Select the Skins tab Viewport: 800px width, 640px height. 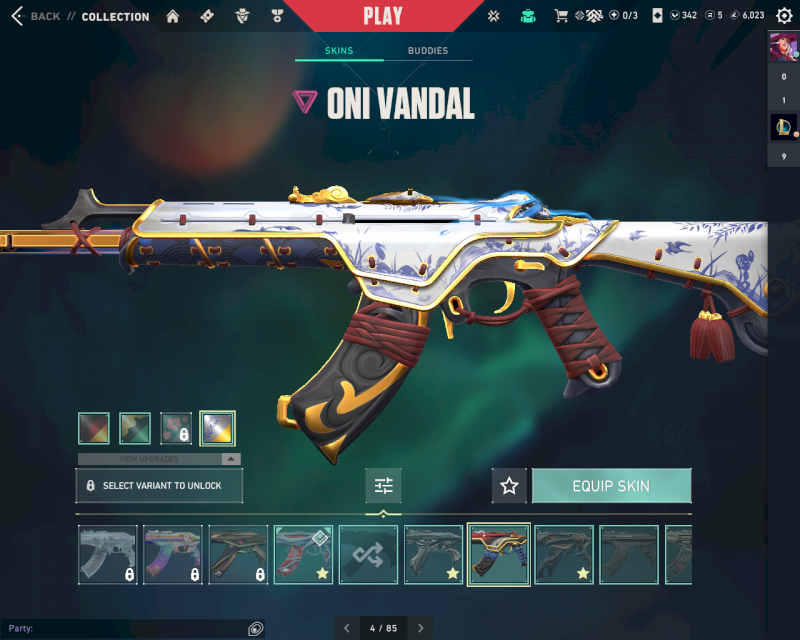pyautogui.click(x=339, y=50)
